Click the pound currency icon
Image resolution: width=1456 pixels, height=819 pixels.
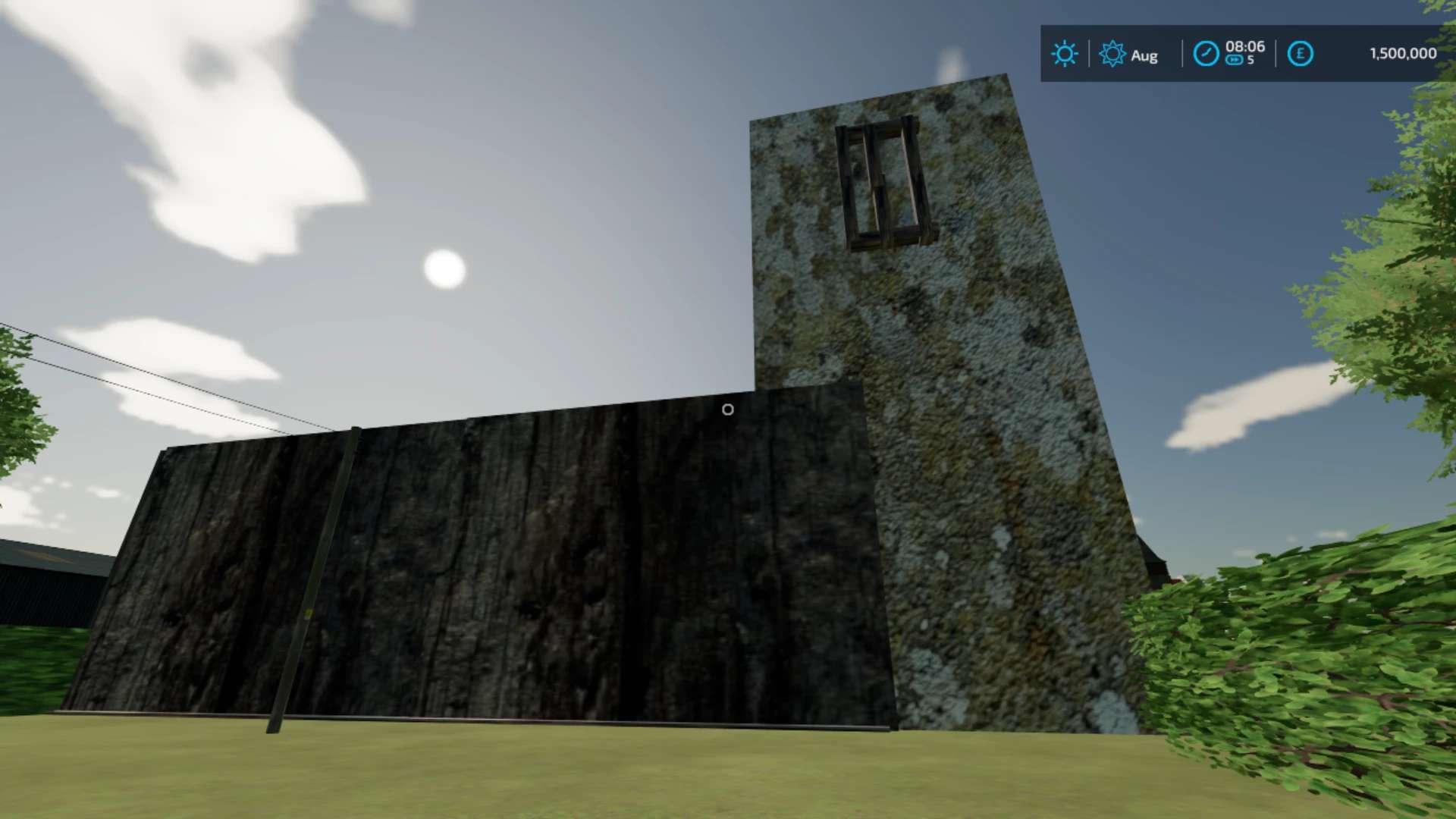(x=1300, y=54)
